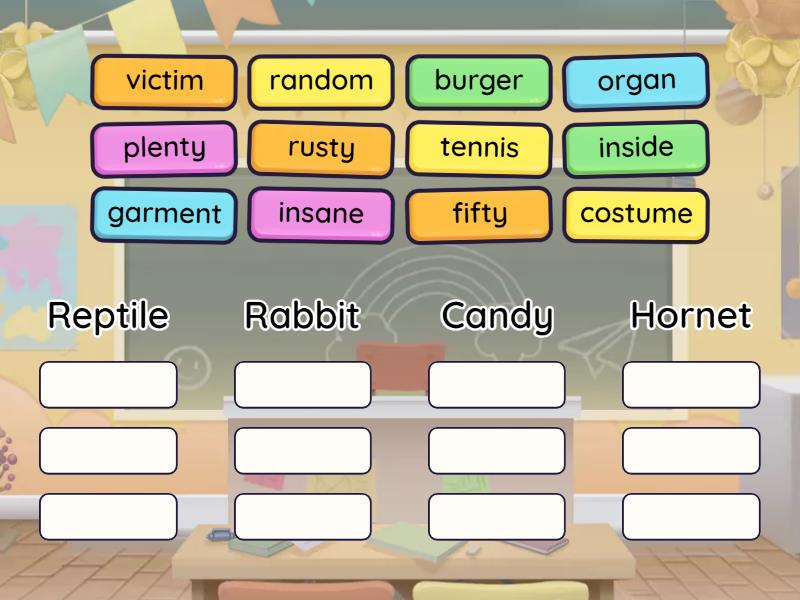Screen dimensions: 800x600
Task: Pick the 'garment' word tile
Action: (x=164, y=214)
